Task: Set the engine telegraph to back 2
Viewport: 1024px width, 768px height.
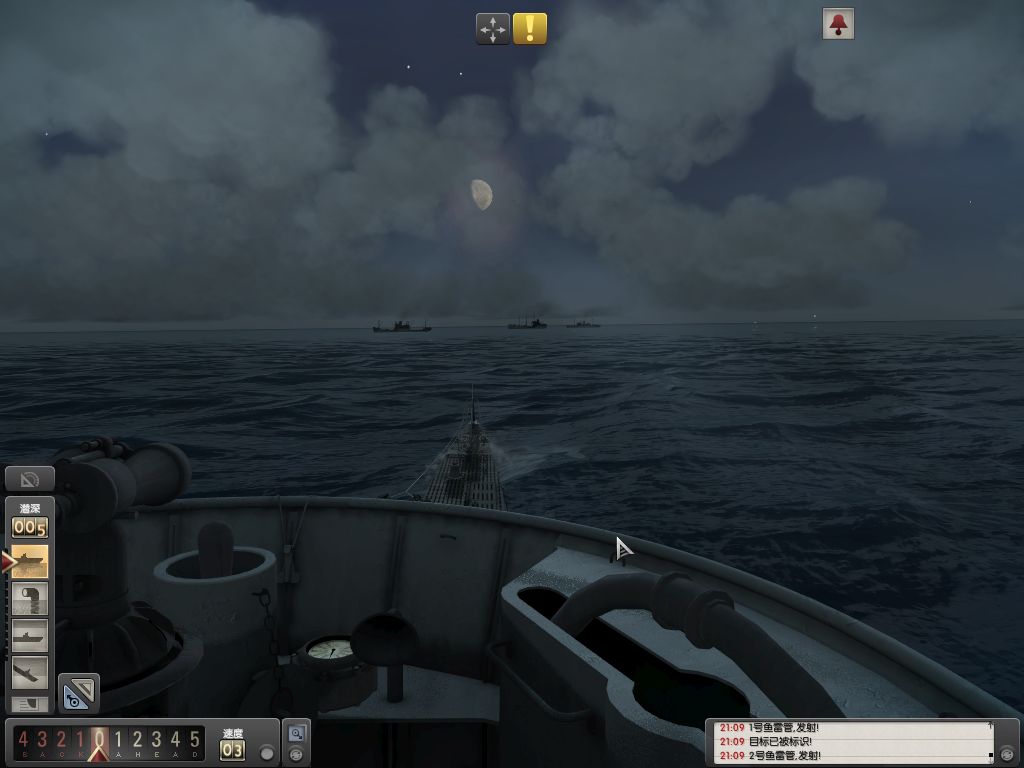Action: pos(60,741)
